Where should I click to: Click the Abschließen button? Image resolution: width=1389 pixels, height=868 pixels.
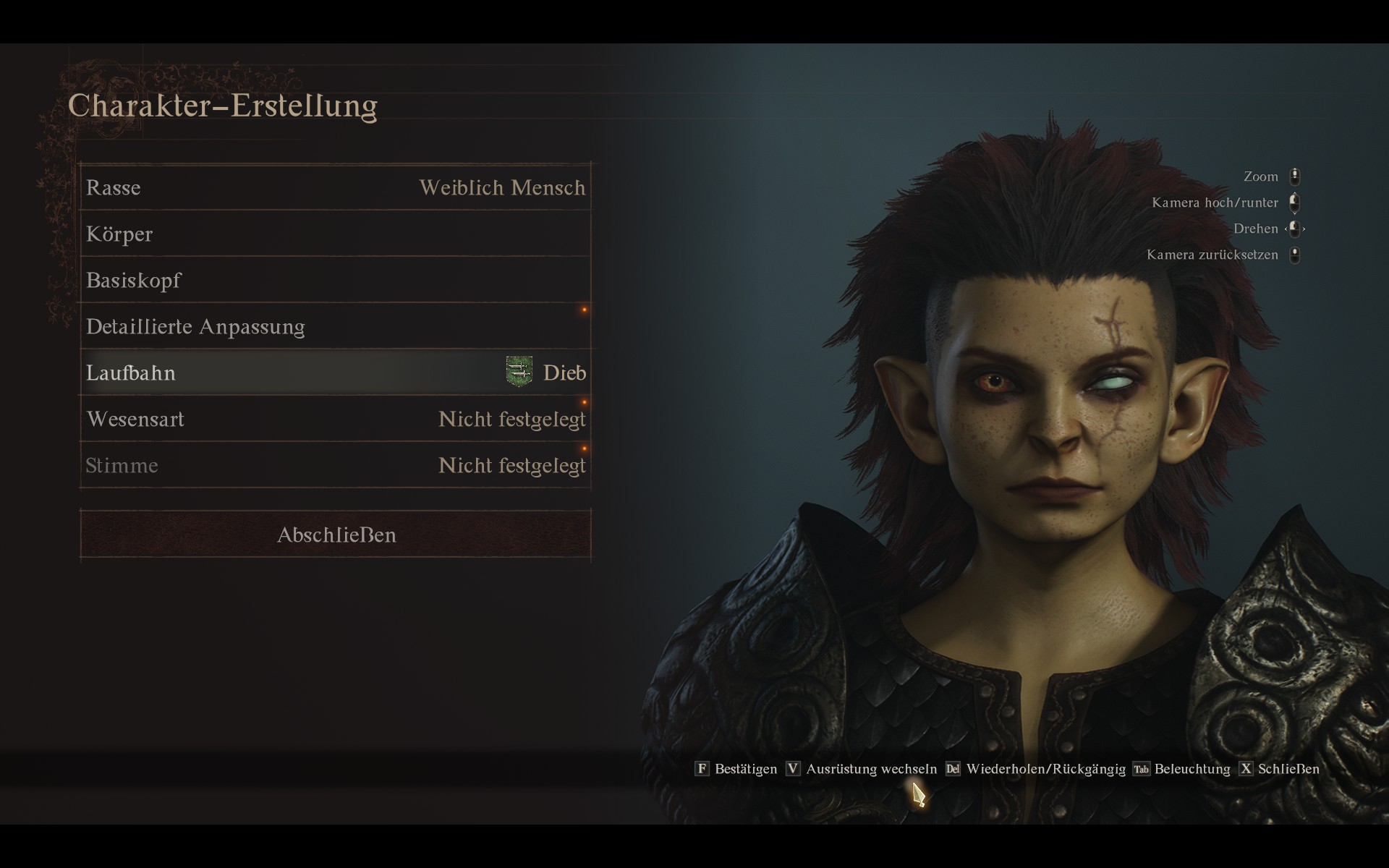pos(336,535)
